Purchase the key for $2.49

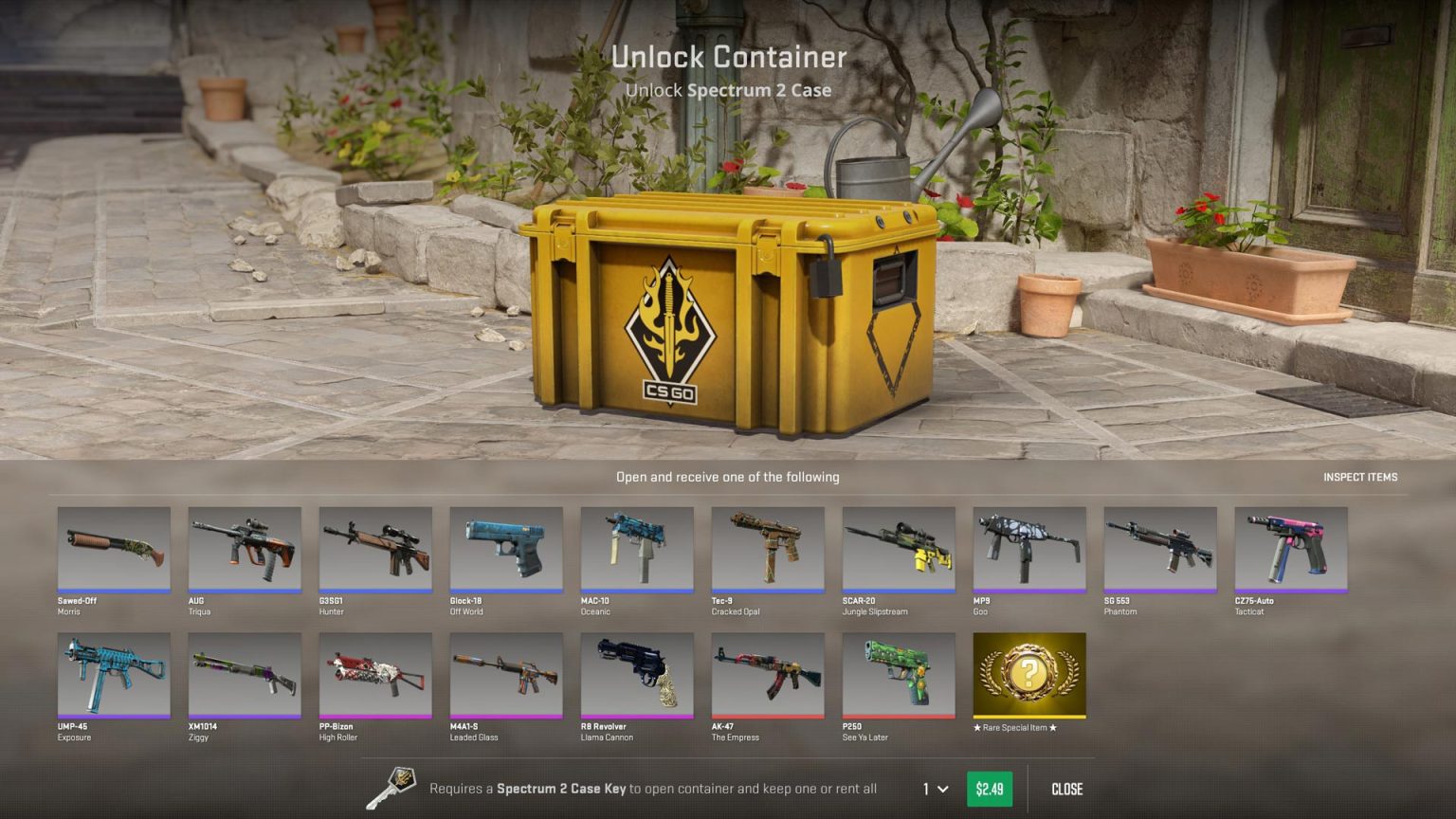[989, 788]
